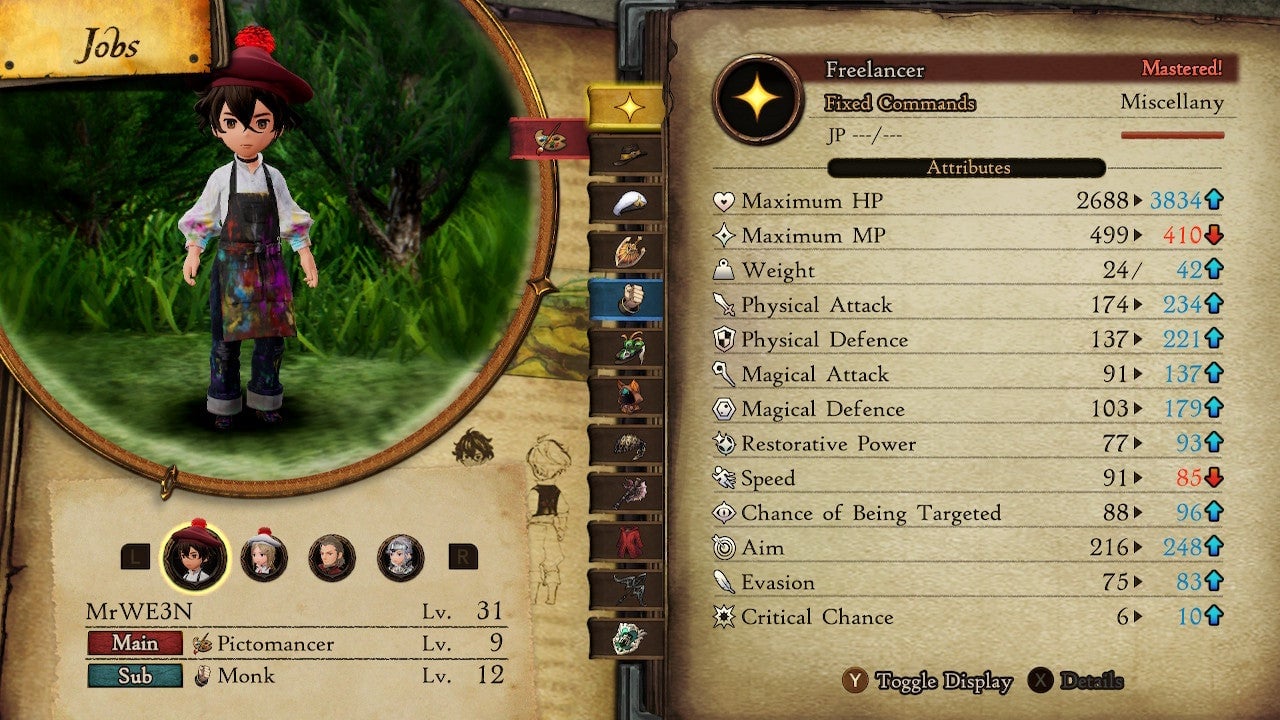Screen dimensions: 1280x720
Task: Select the Red Mage cloak job icon
Action: (632, 540)
